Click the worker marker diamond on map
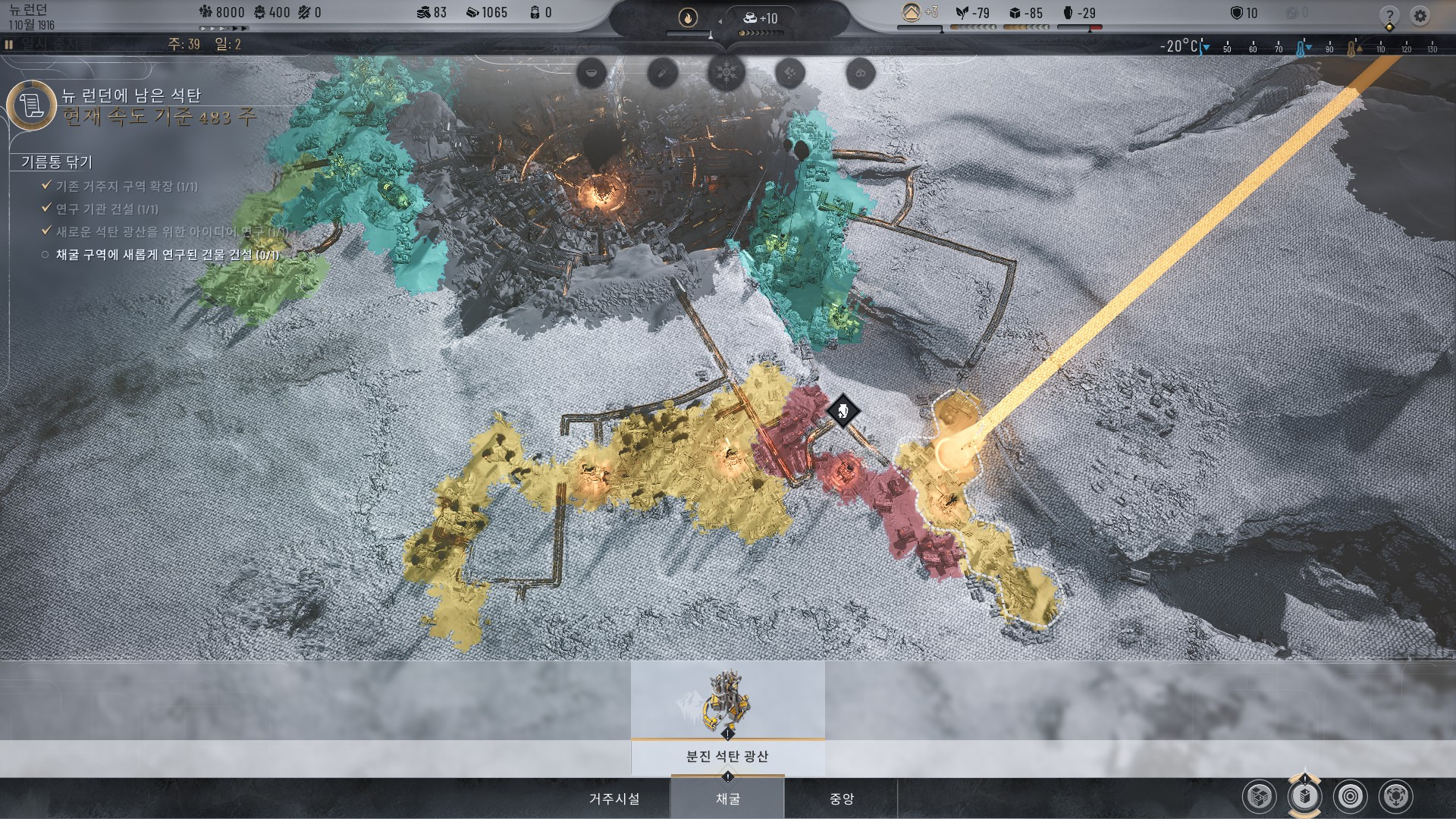The height and width of the screenshot is (819, 1456). point(843,412)
